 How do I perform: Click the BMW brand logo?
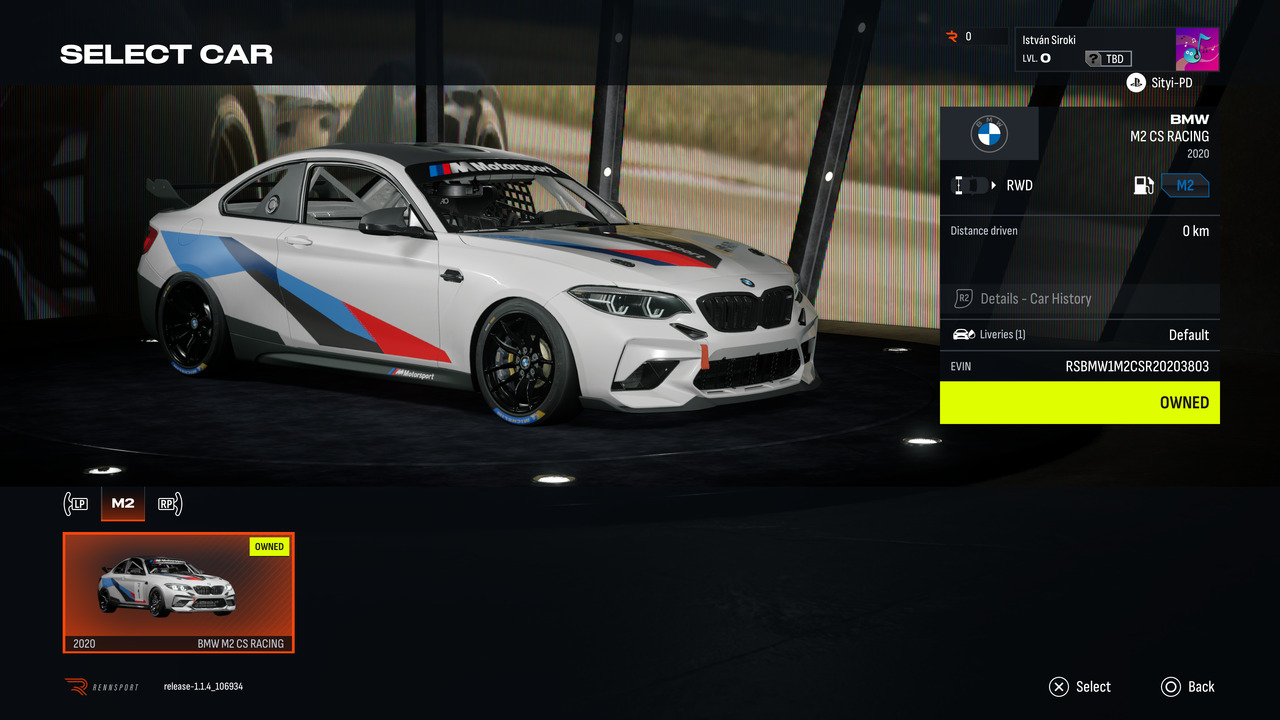pyautogui.click(x=989, y=134)
